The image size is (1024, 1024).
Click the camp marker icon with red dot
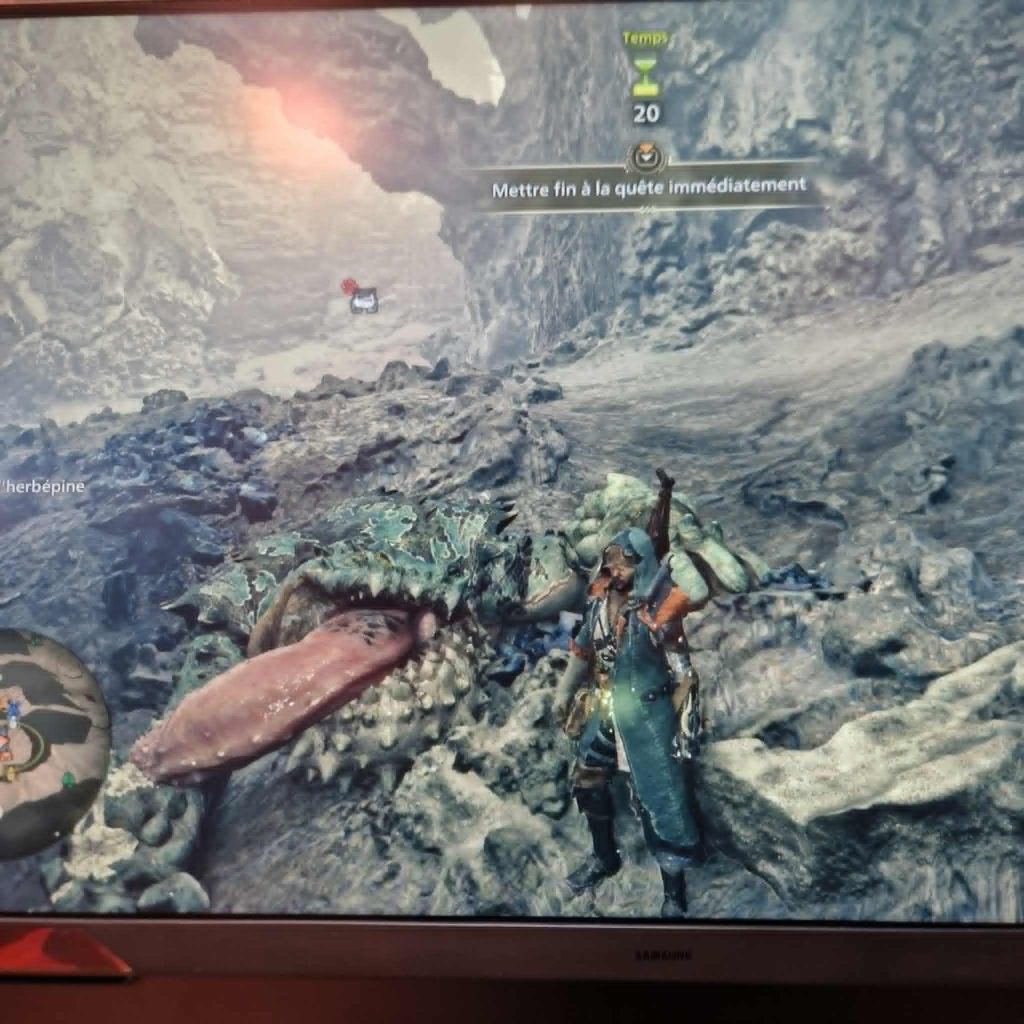[x=362, y=298]
